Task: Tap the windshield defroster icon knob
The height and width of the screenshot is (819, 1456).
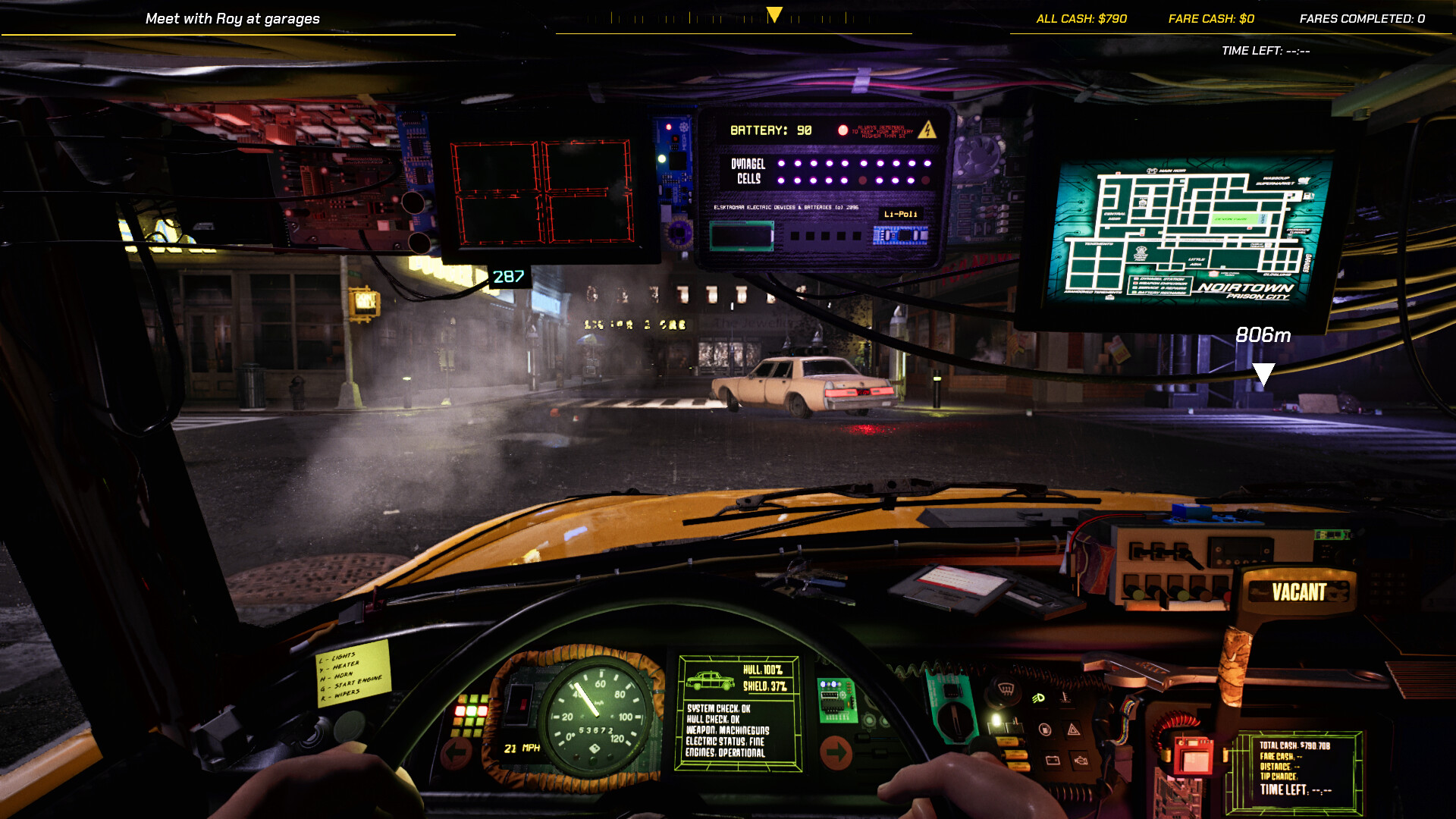Action: click(x=1005, y=690)
